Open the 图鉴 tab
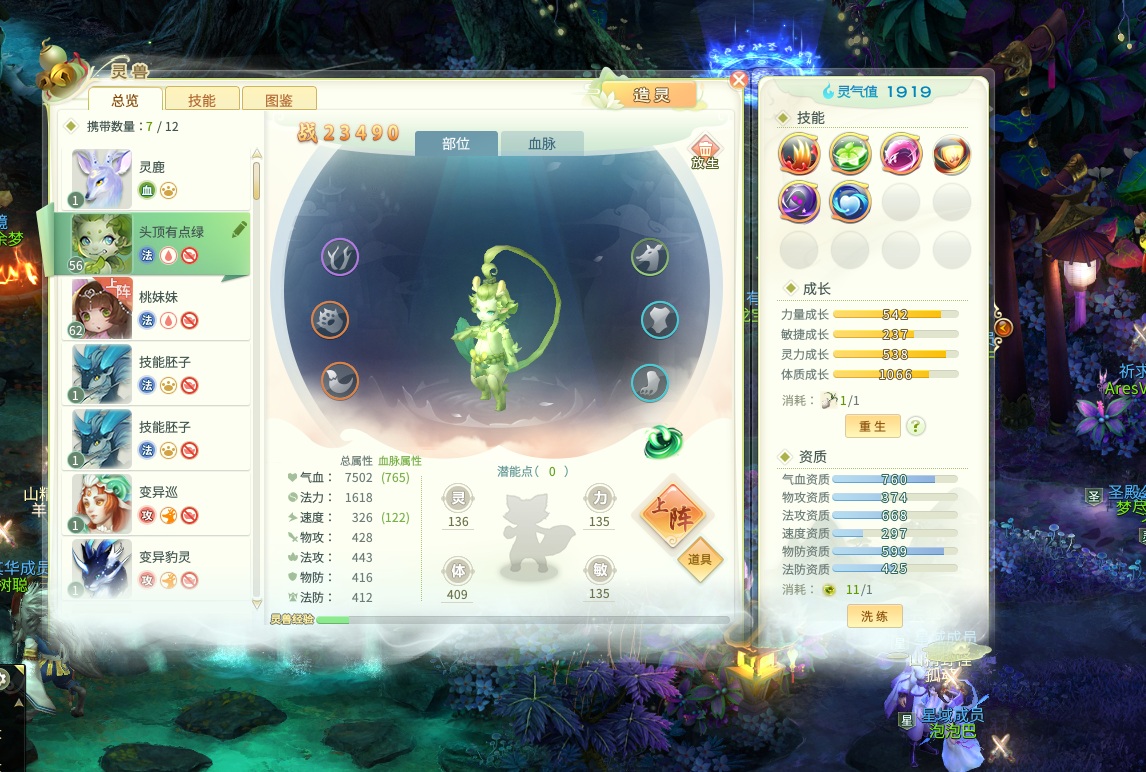This screenshot has height=772, width=1146. pyautogui.click(x=280, y=100)
